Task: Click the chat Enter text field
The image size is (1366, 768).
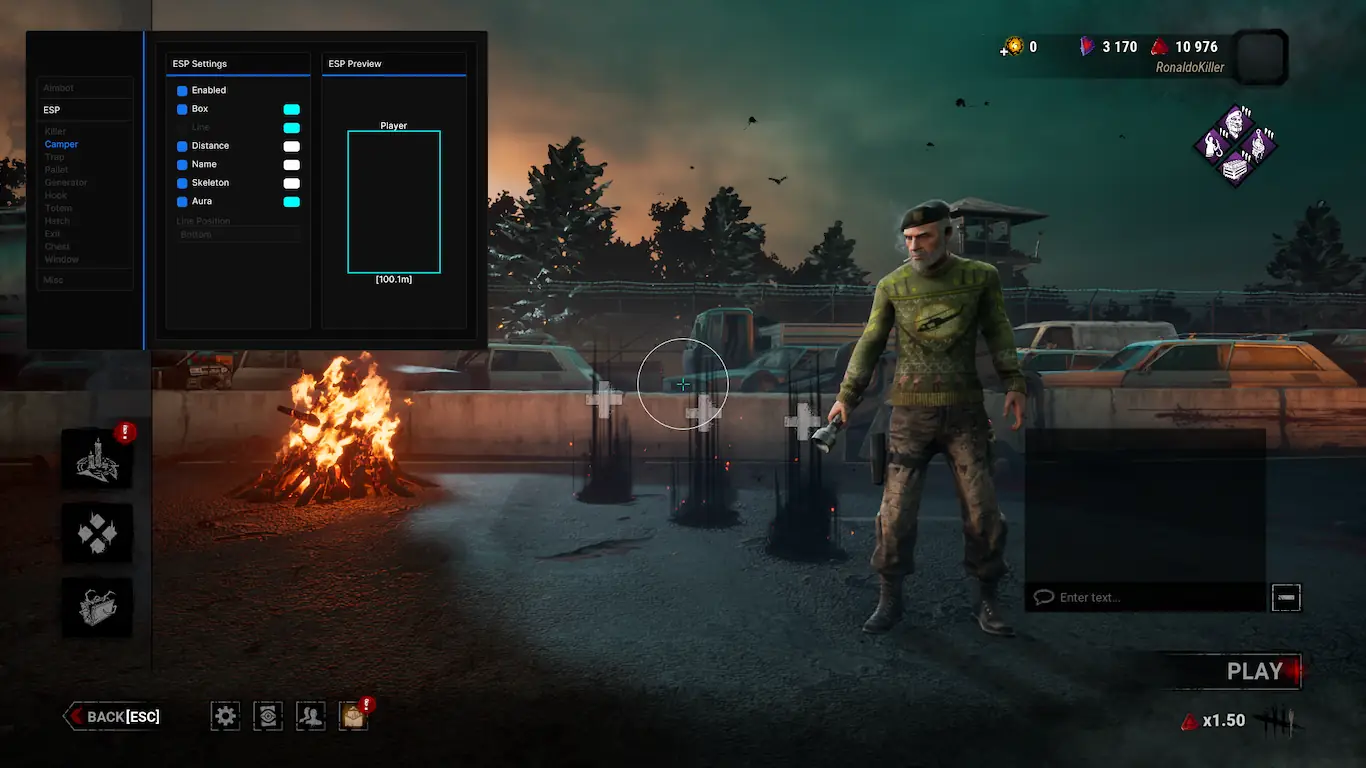Action: pyautogui.click(x=1150, y=597)
